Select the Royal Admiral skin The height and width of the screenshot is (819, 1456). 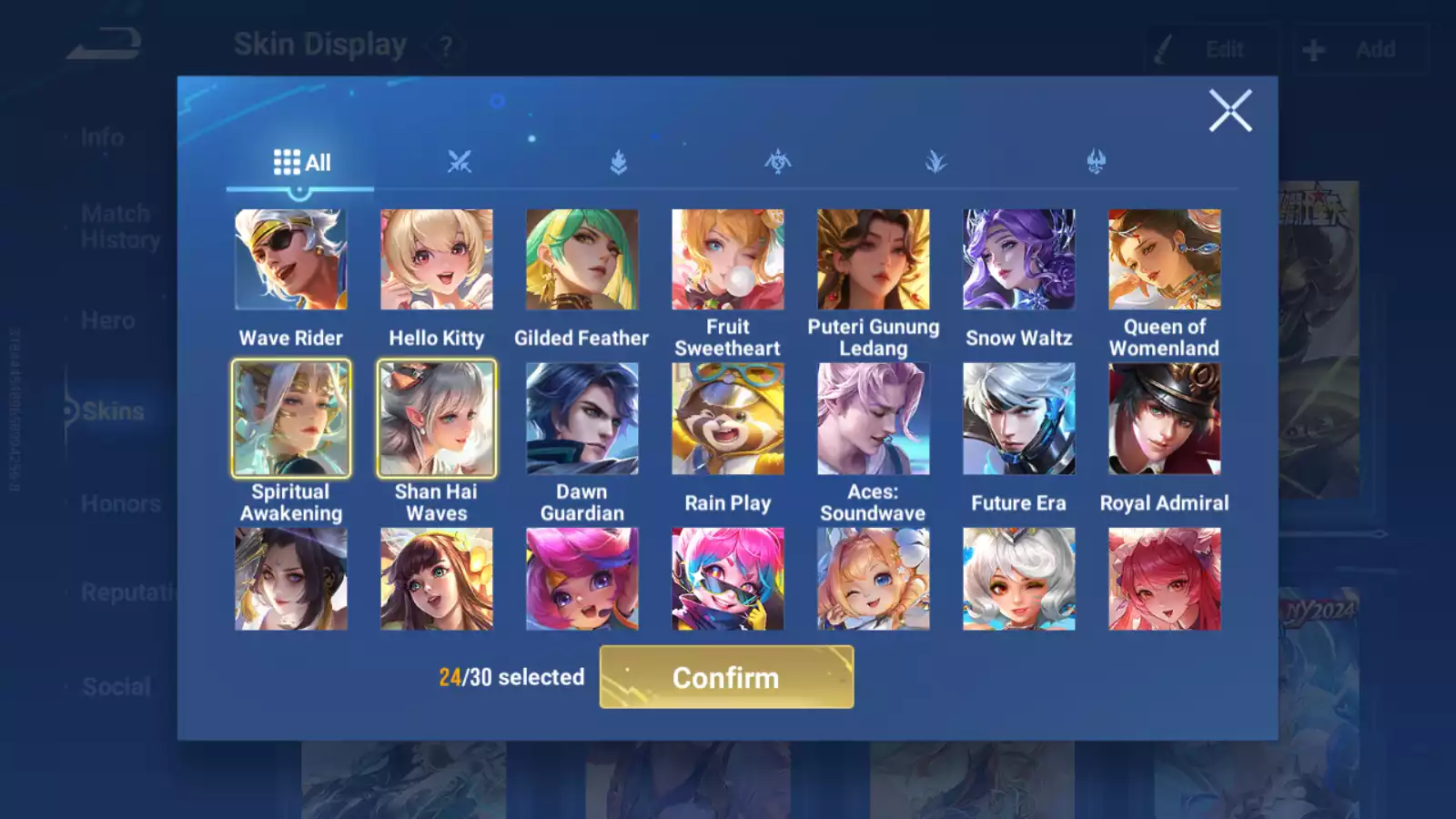1165,419
